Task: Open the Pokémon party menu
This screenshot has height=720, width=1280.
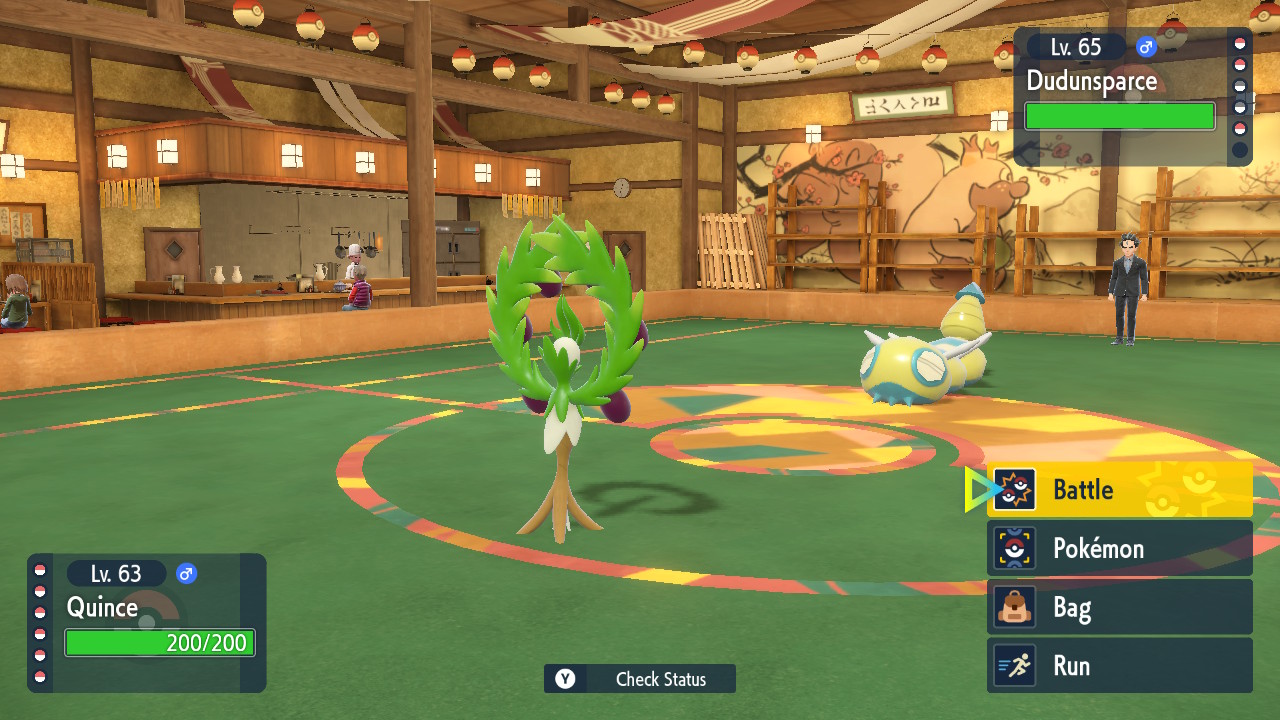Action: 1119,549
